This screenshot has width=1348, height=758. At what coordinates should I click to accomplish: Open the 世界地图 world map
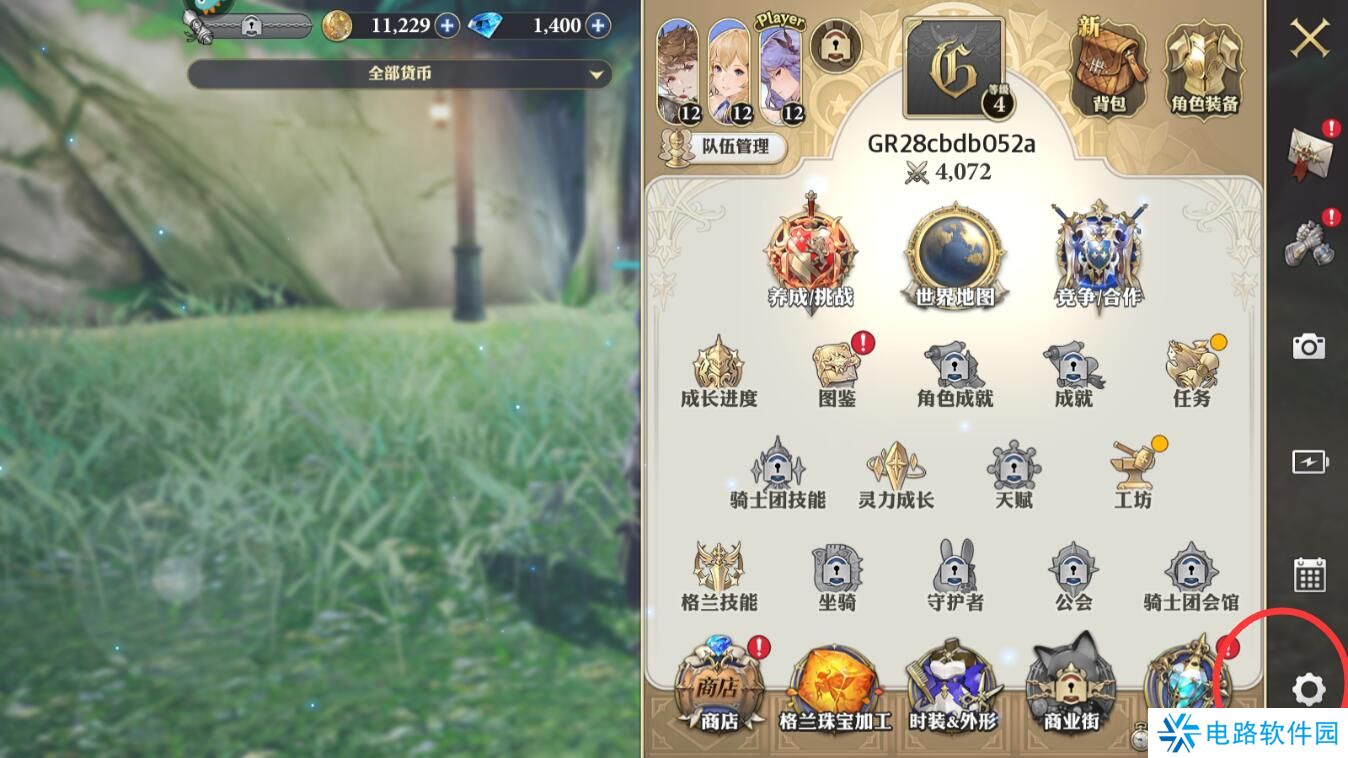point(954,255)
